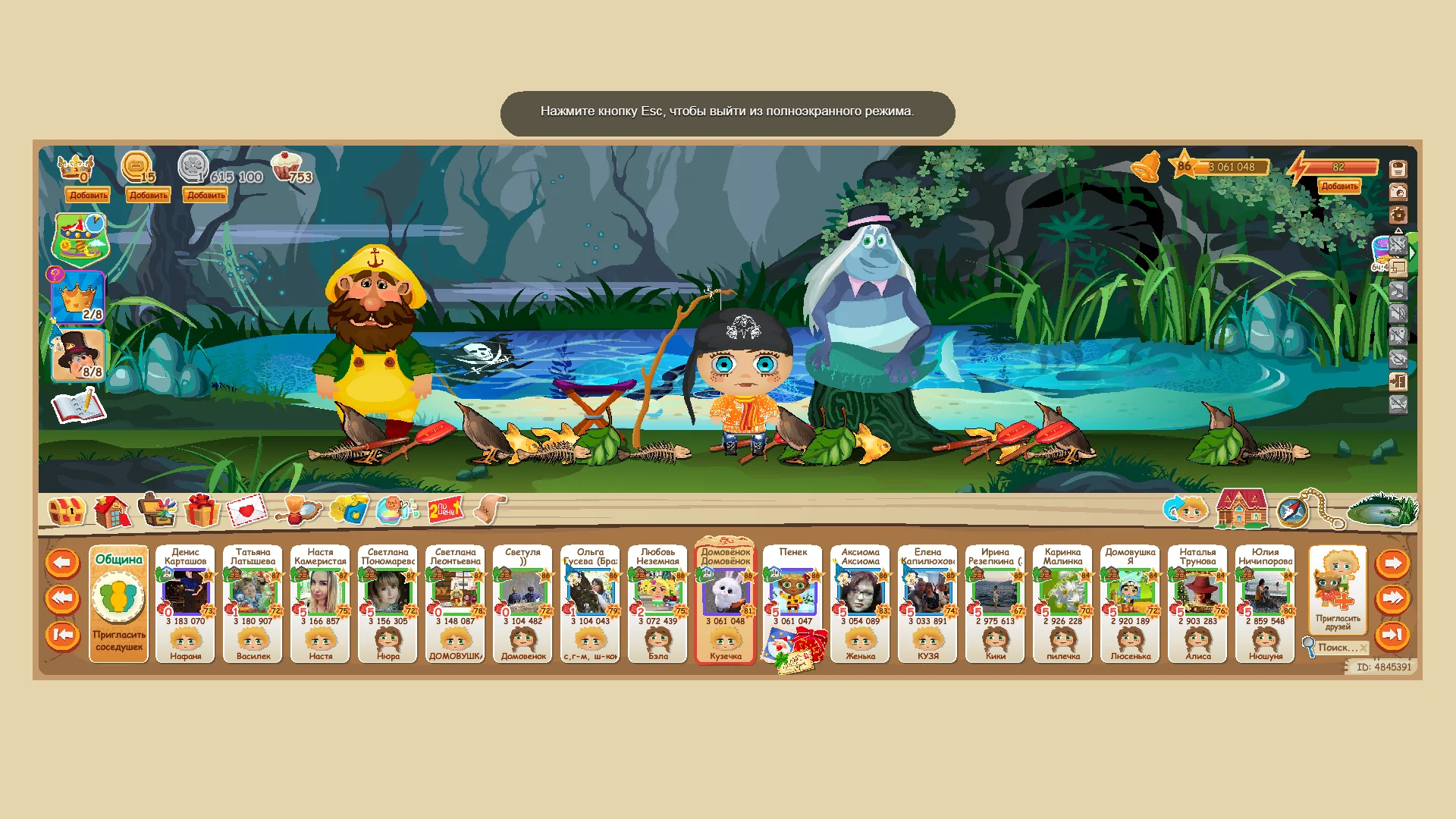Go to the house with red roof

pos(1241,509)
